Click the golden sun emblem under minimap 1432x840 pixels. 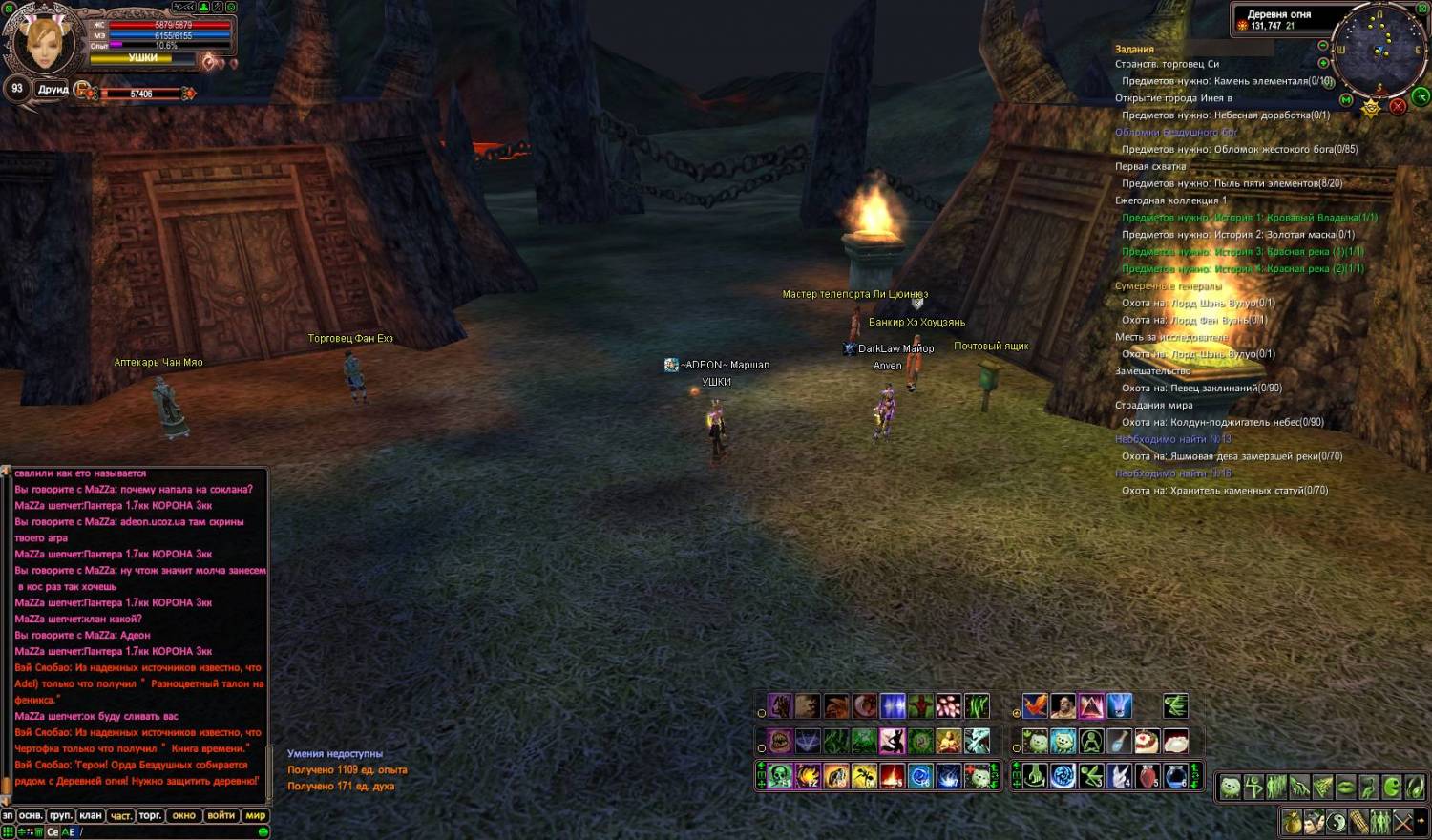coord(1371,108)
